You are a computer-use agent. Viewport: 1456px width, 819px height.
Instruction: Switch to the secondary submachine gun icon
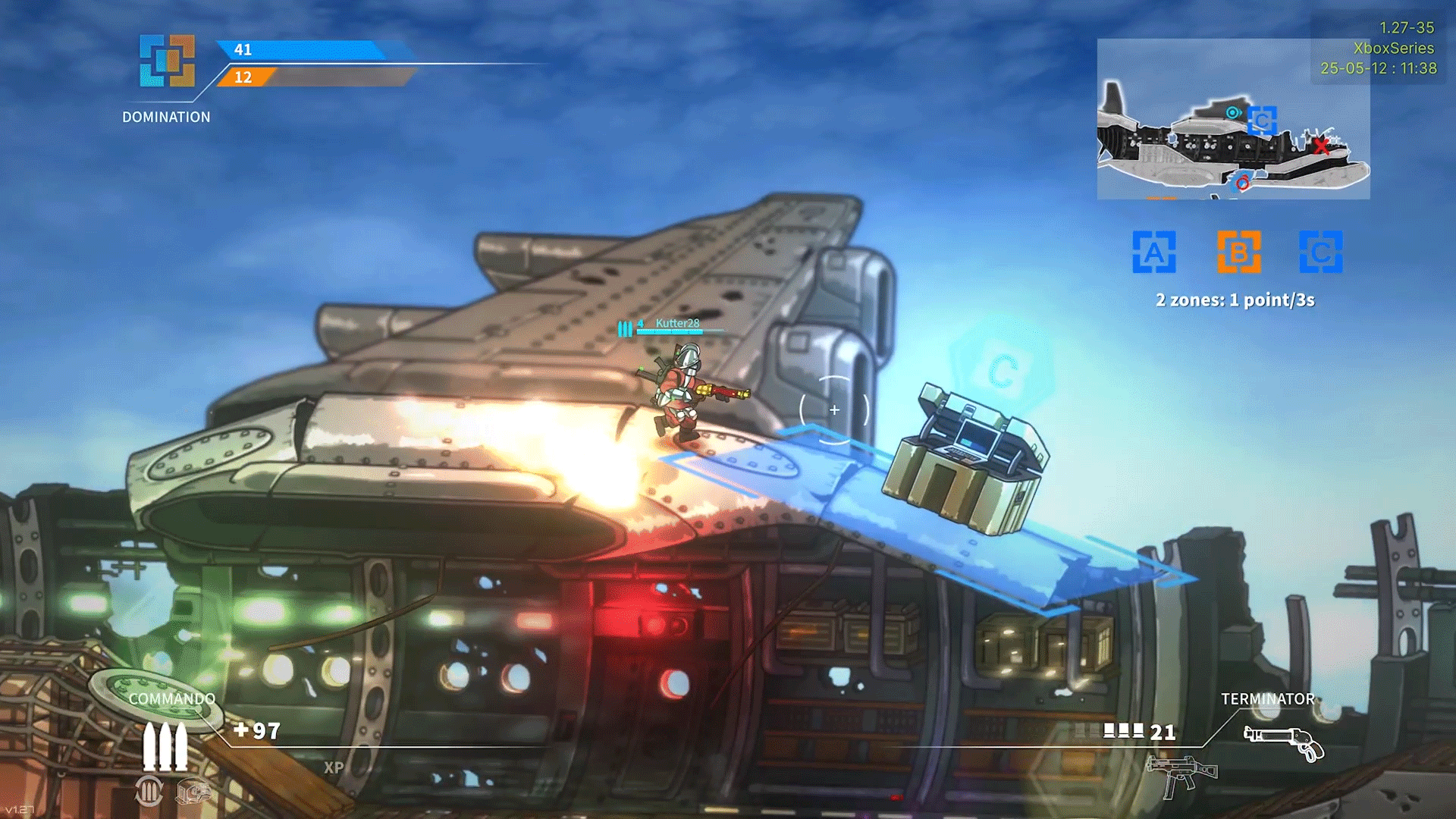1181,775
